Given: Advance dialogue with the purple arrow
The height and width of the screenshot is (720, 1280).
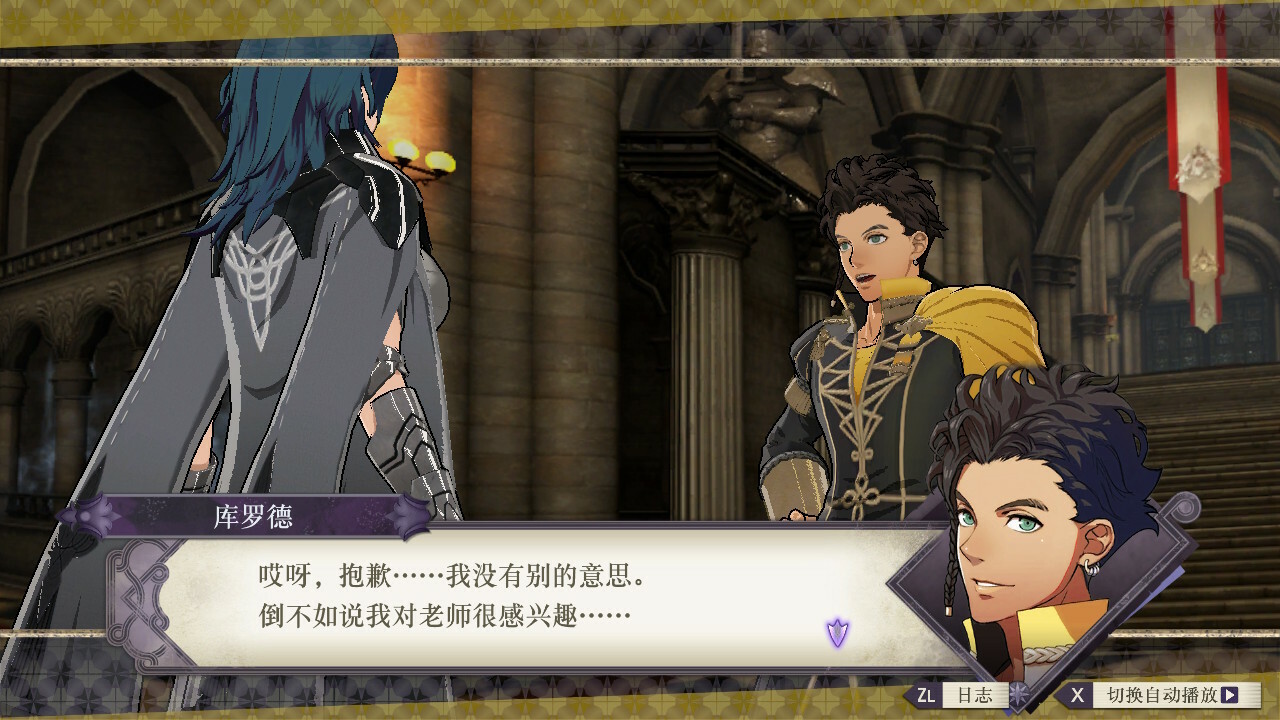Looking at the screenshot, I should click(x=837, y=632).
